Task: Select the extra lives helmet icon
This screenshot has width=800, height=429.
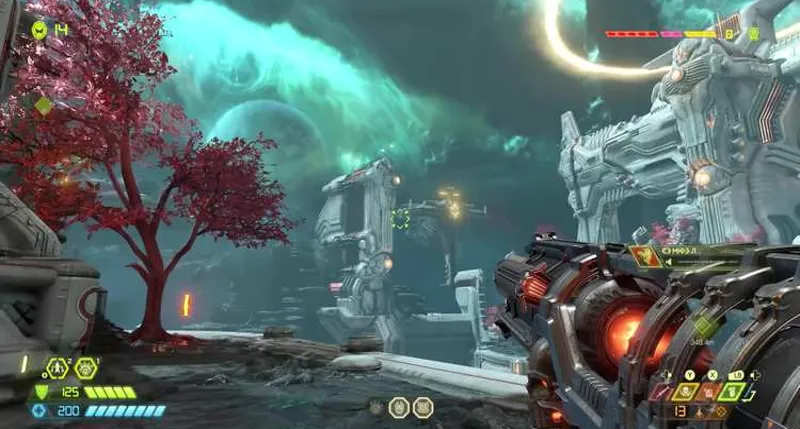Action: 39,30
